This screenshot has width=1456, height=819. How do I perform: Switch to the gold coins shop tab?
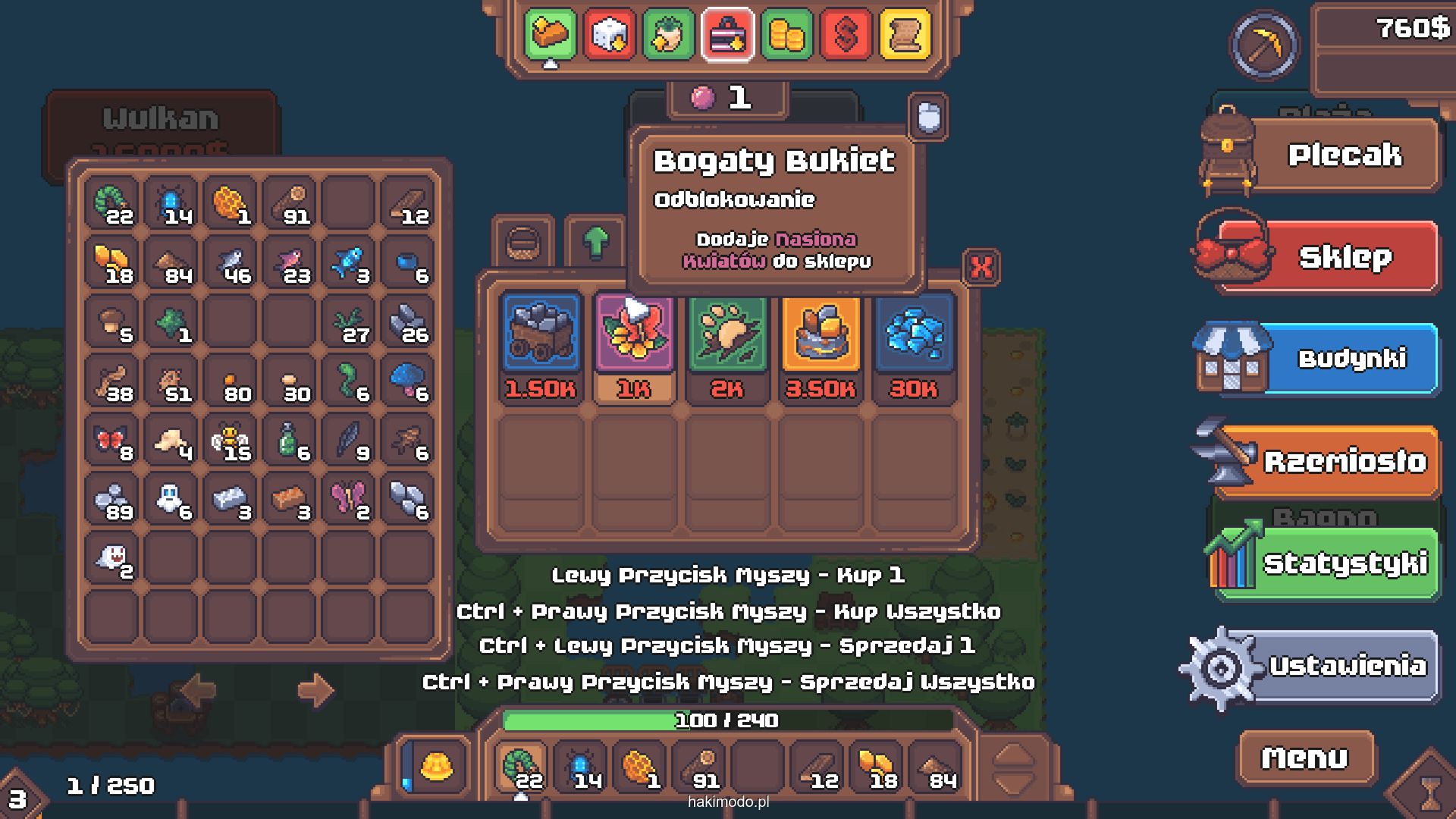pos(786,34)
